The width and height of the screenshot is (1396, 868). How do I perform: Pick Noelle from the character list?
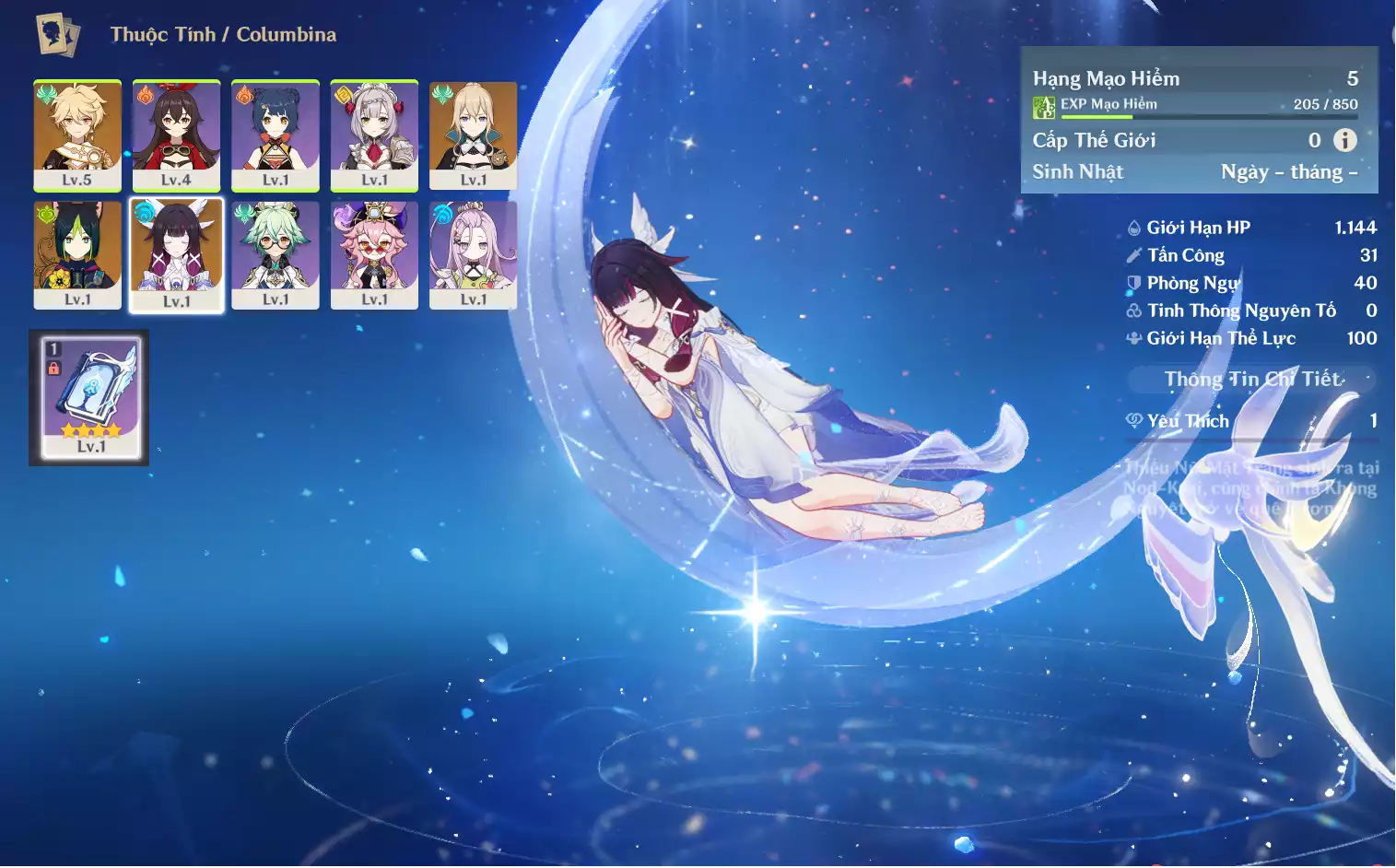click(x=374, y=135)
